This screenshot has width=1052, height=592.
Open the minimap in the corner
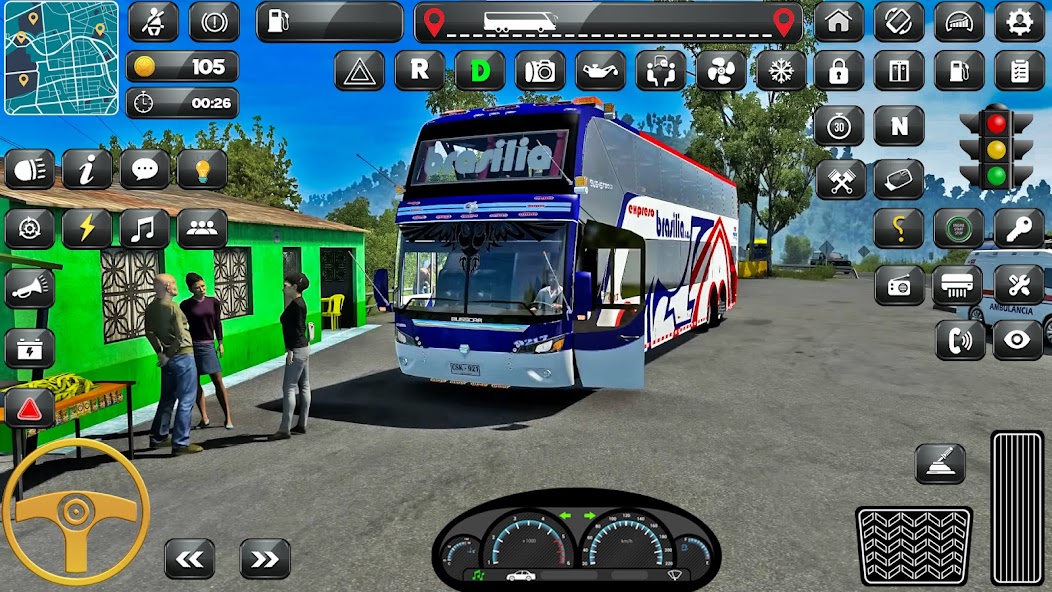[61, 58]
